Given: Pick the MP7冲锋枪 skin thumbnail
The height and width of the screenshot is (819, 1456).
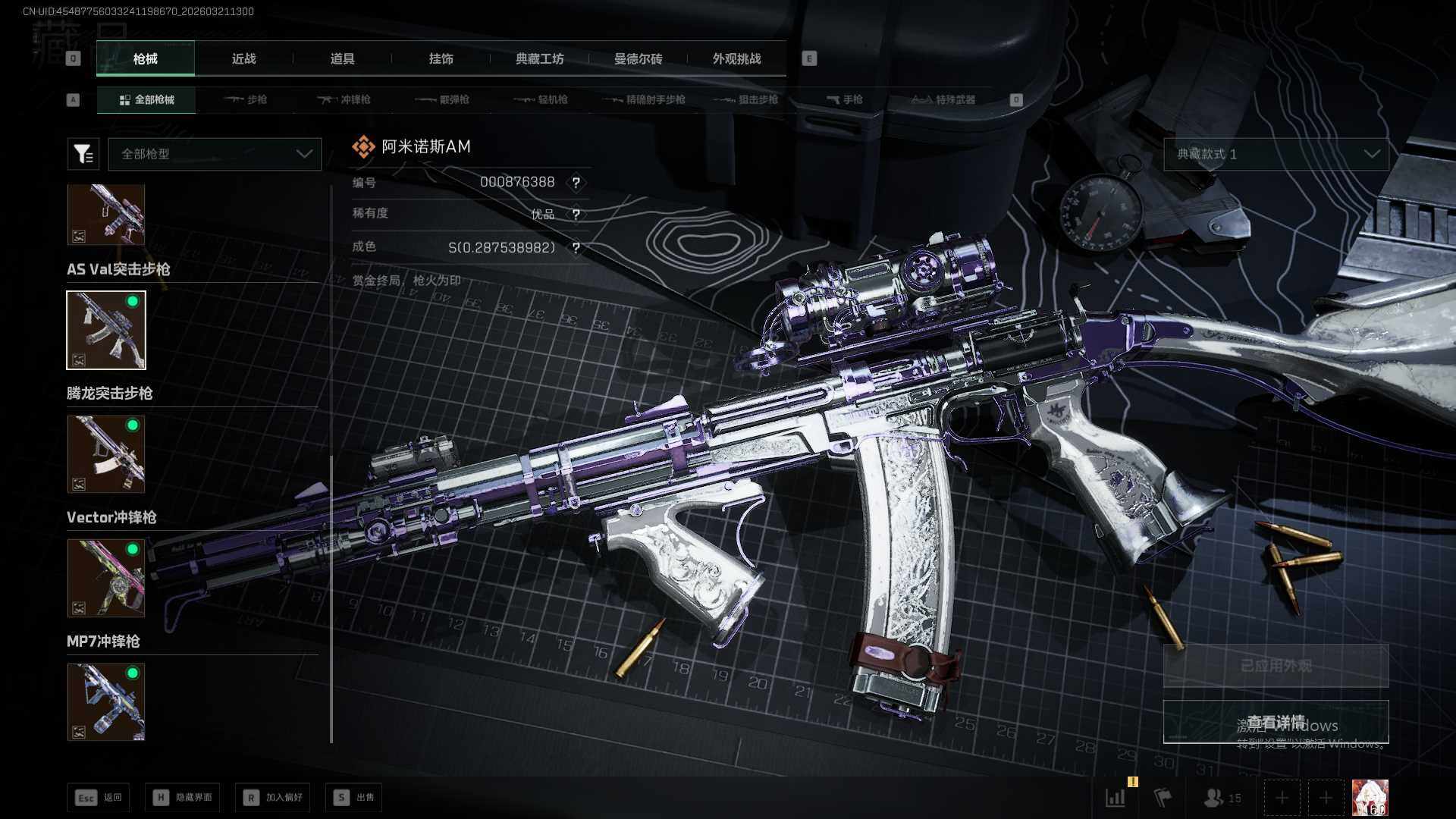Looking at the screenshot, I should 106,702.
